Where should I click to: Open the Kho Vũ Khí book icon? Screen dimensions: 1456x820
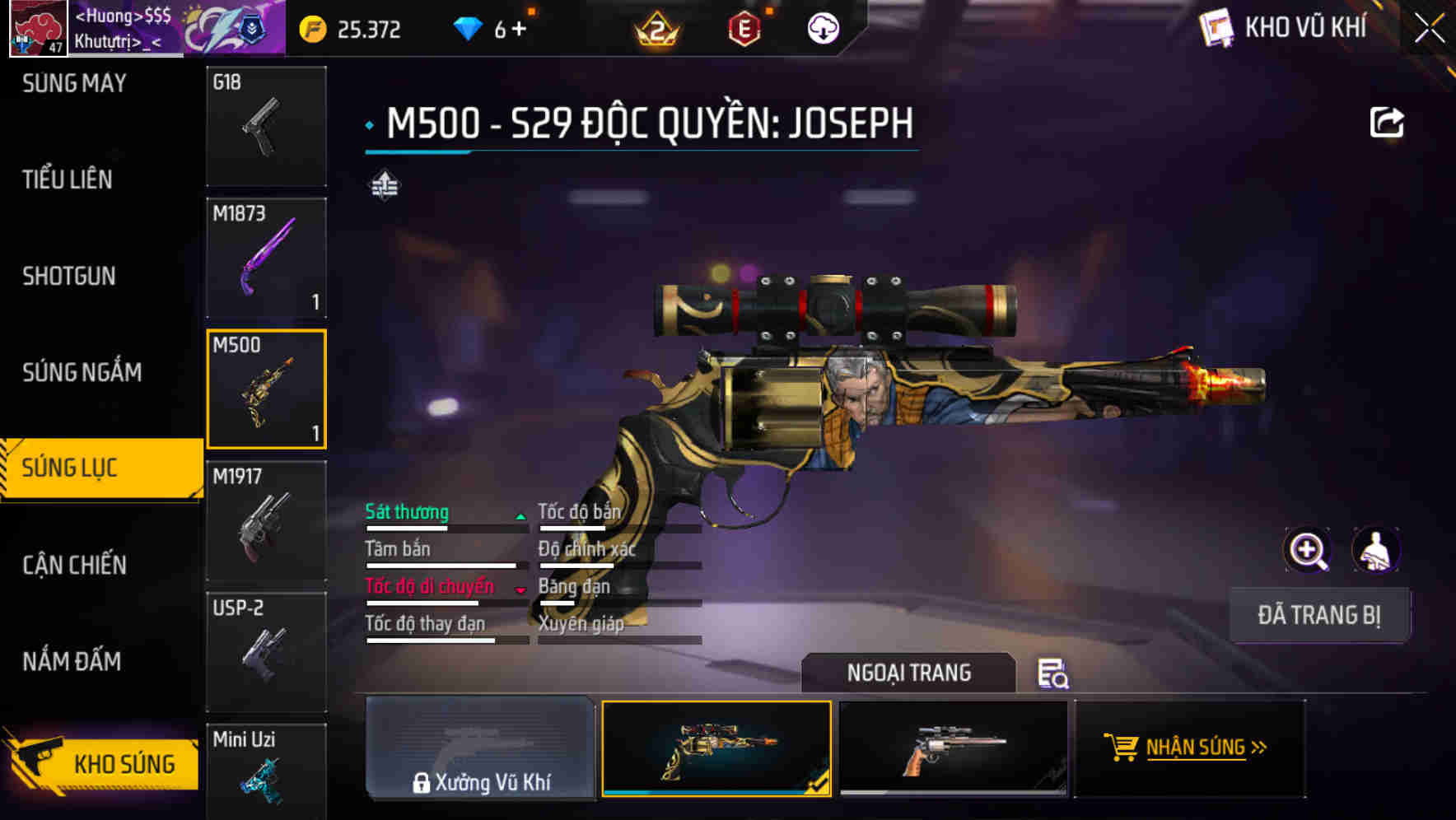(x=1216, y=27)
